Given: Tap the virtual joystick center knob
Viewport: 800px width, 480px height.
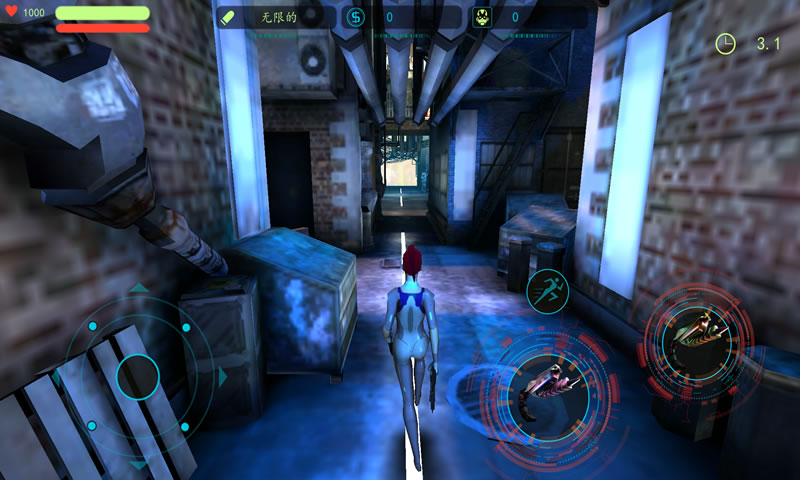Looking at the screenshot, I should (138, 377).
